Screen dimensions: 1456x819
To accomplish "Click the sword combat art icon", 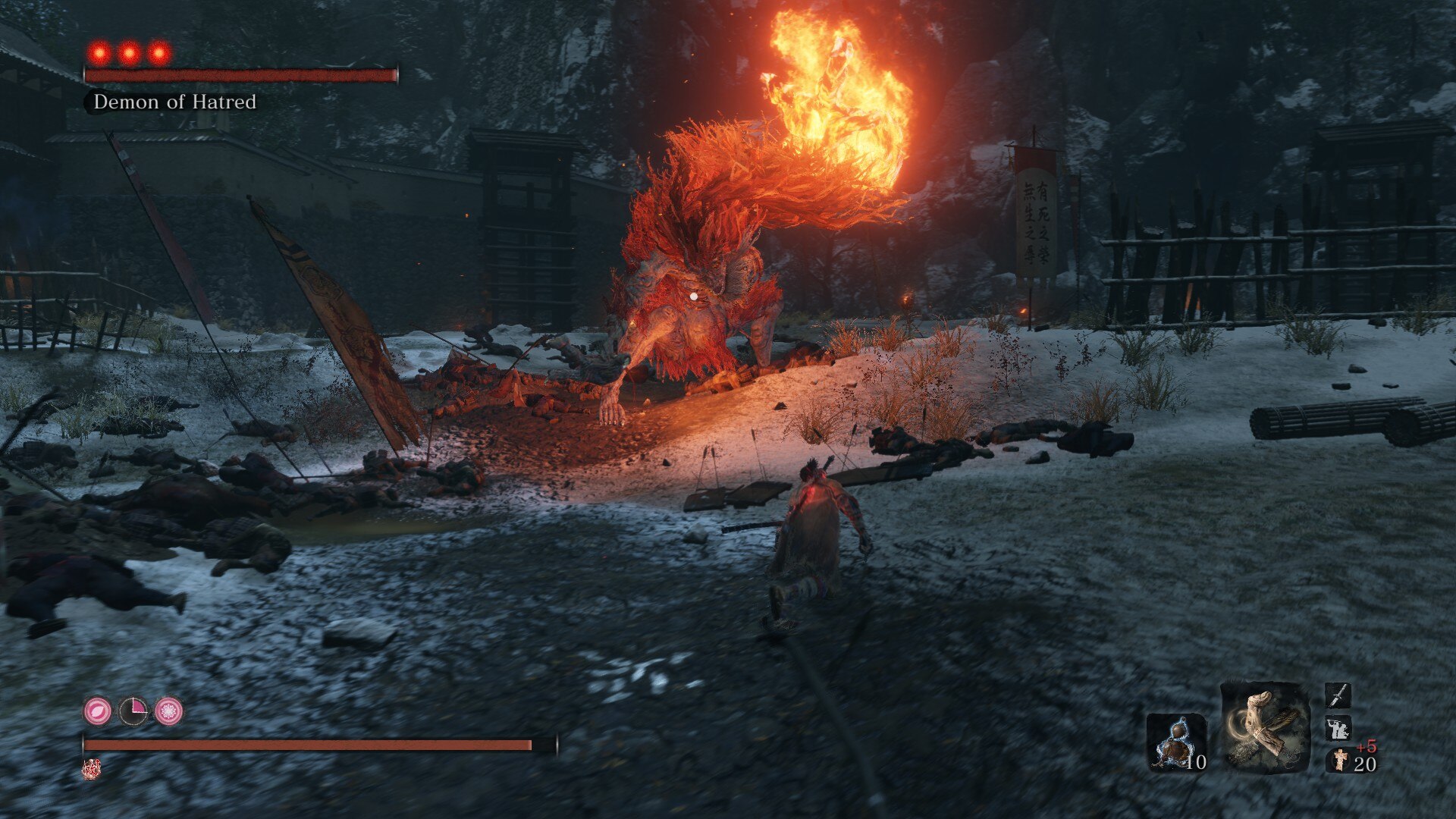I will (x=1338, y=695).
